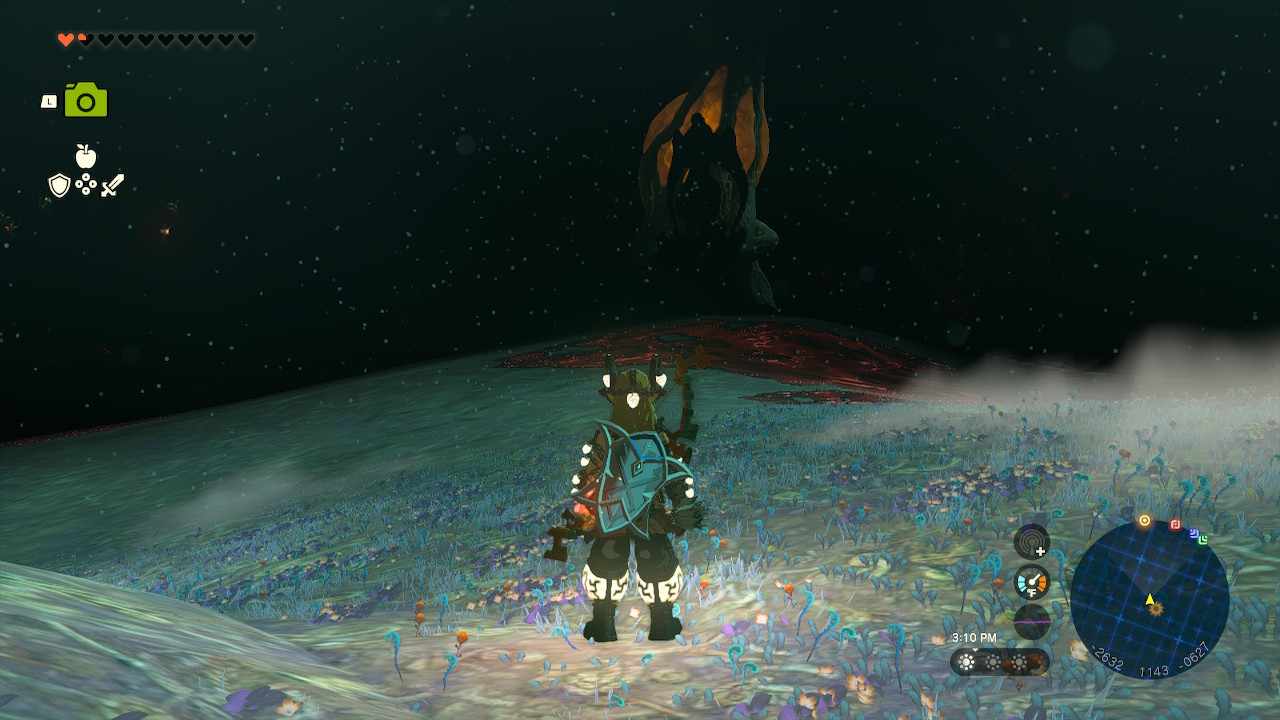Open the apple materials quick-select
Screen dimensions: 1280x720
coord(86,156)
